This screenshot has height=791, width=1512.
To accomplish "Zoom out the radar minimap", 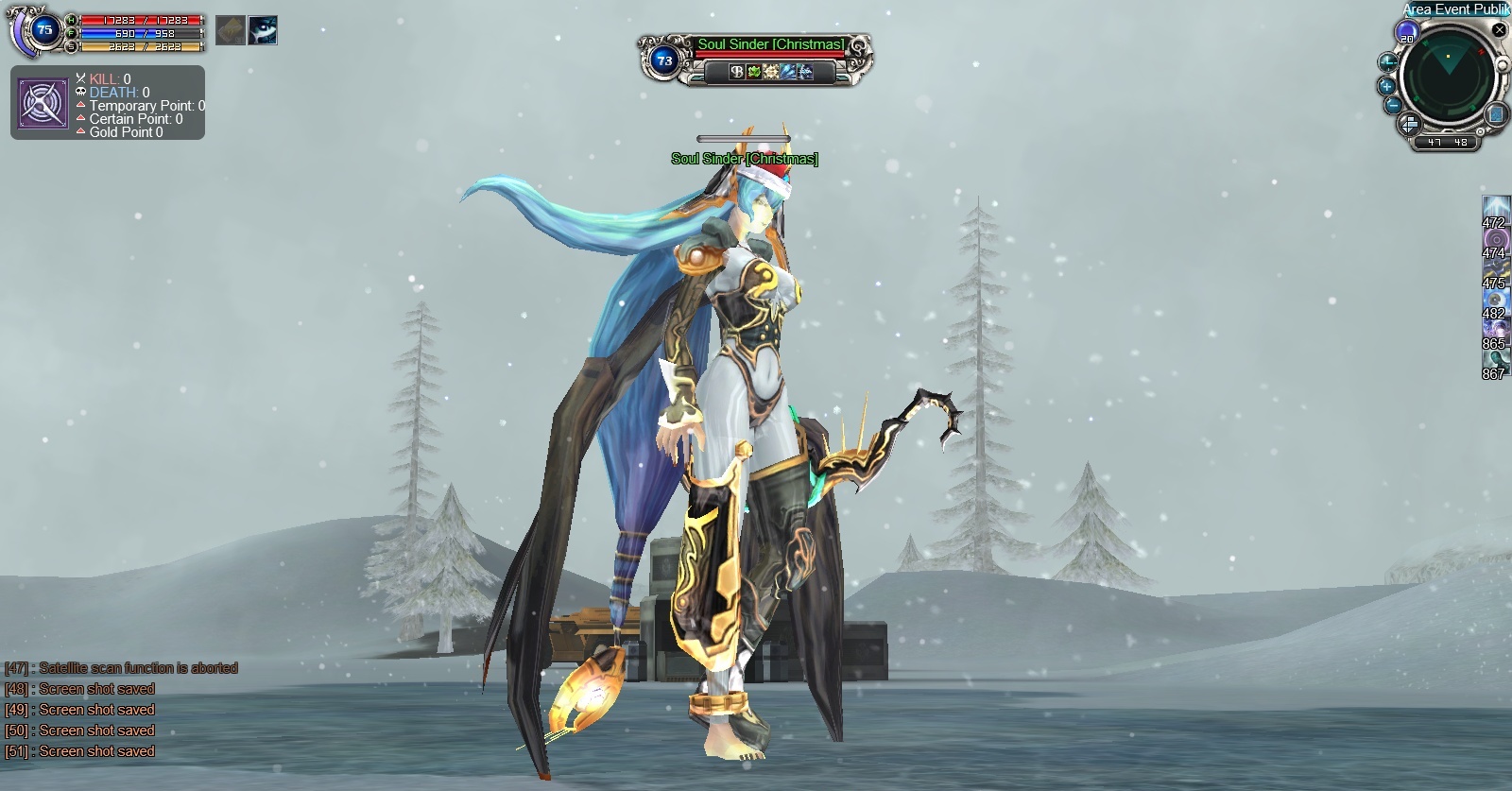I will tap(1393, 106).
